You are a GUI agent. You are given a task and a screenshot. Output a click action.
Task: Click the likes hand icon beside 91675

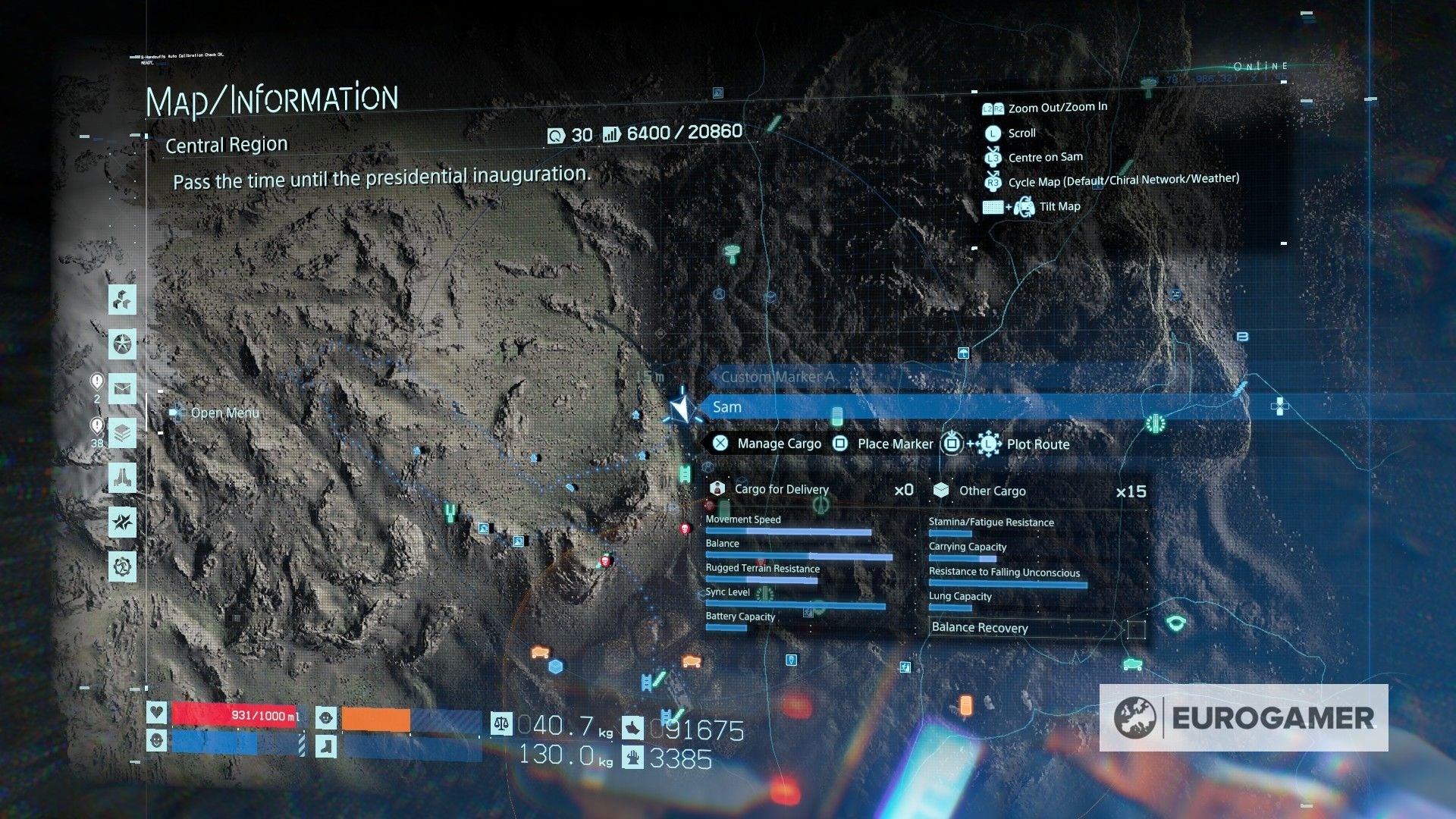point(633,728)
